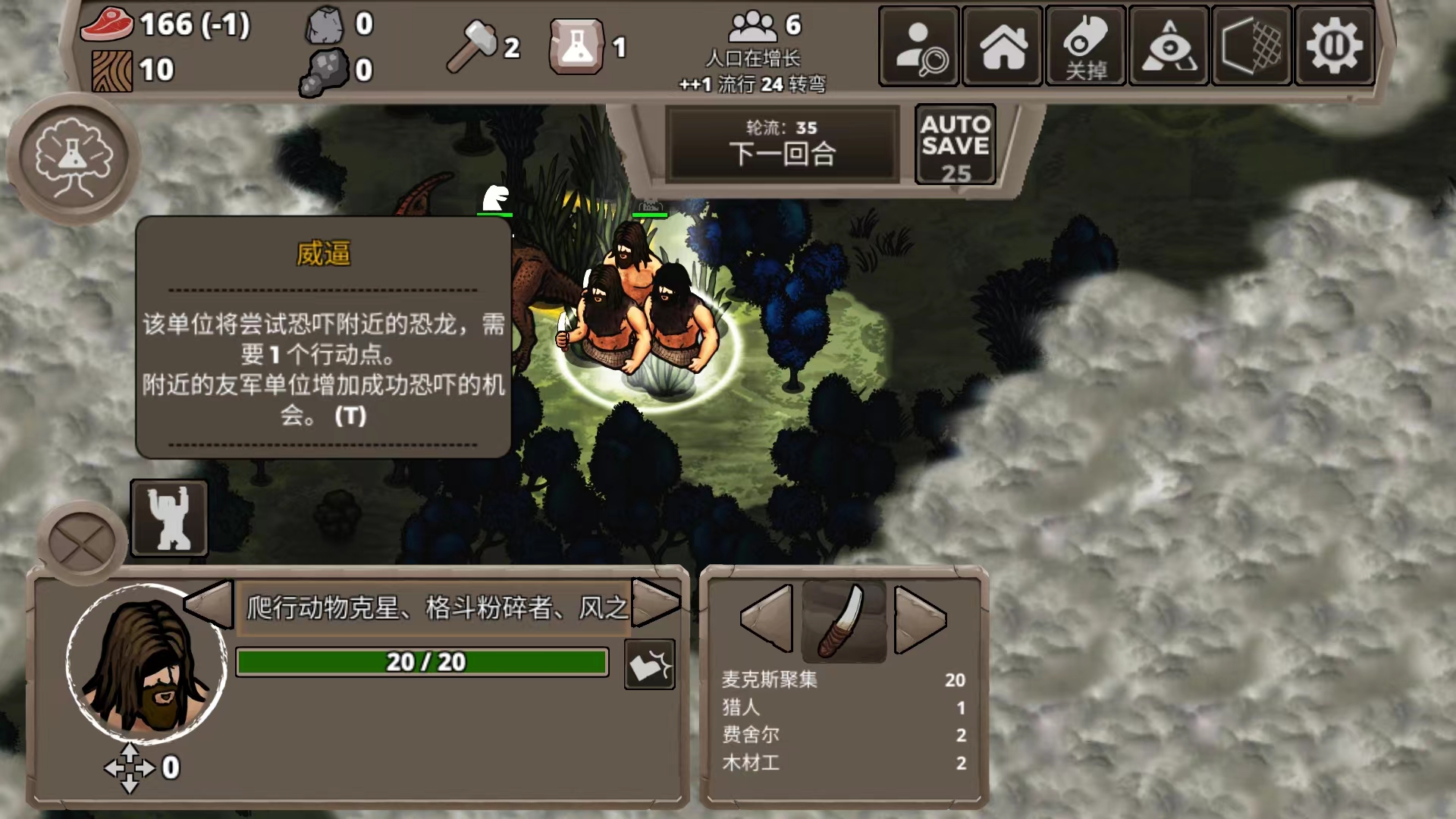Toggle the 关掉 meat consumption option

pos(1084,47)
